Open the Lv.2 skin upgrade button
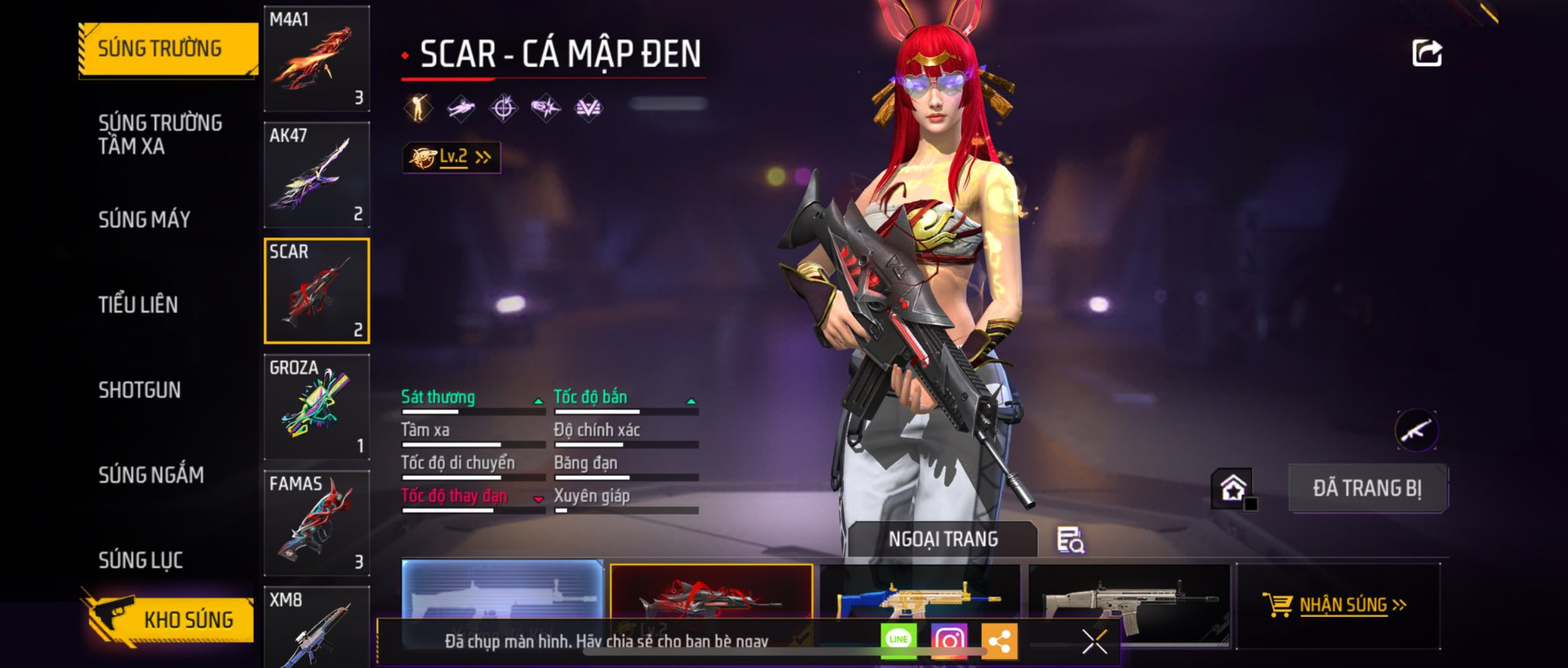The width and height of the screenshot is (1568, 668). (x=452, y=157)
